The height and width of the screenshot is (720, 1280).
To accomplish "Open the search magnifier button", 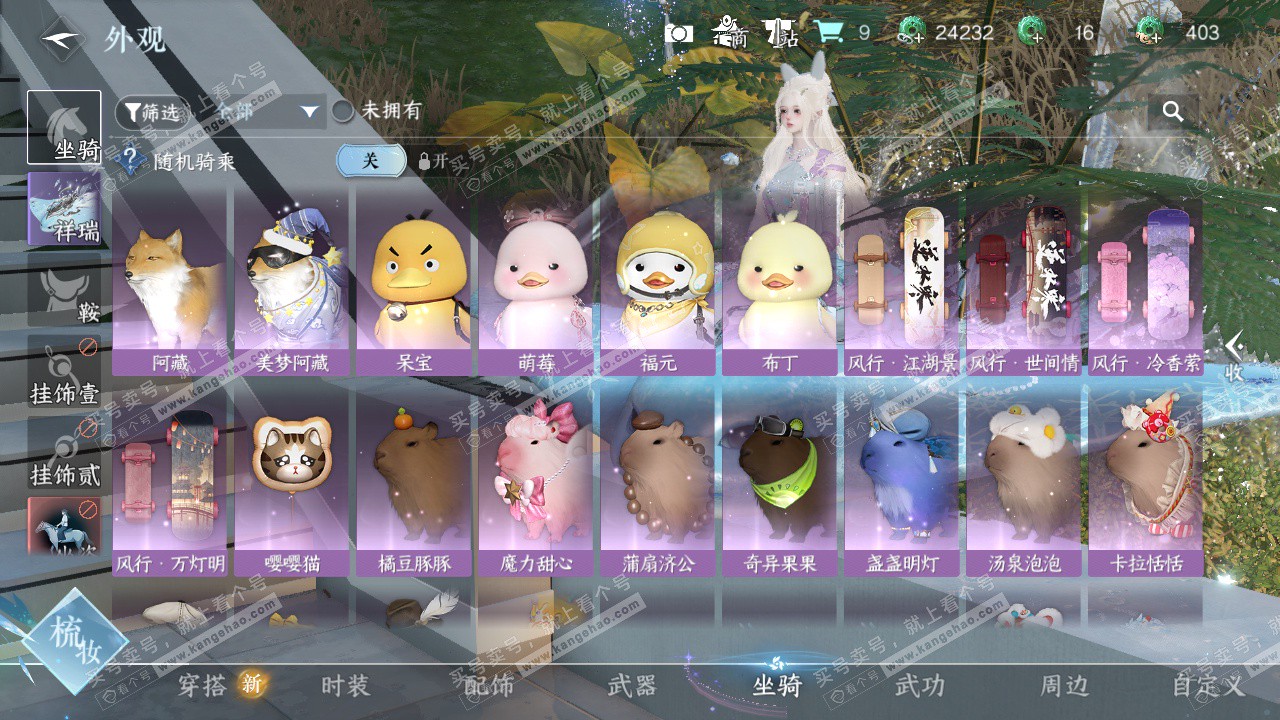I will click(x=1173, y=111).
